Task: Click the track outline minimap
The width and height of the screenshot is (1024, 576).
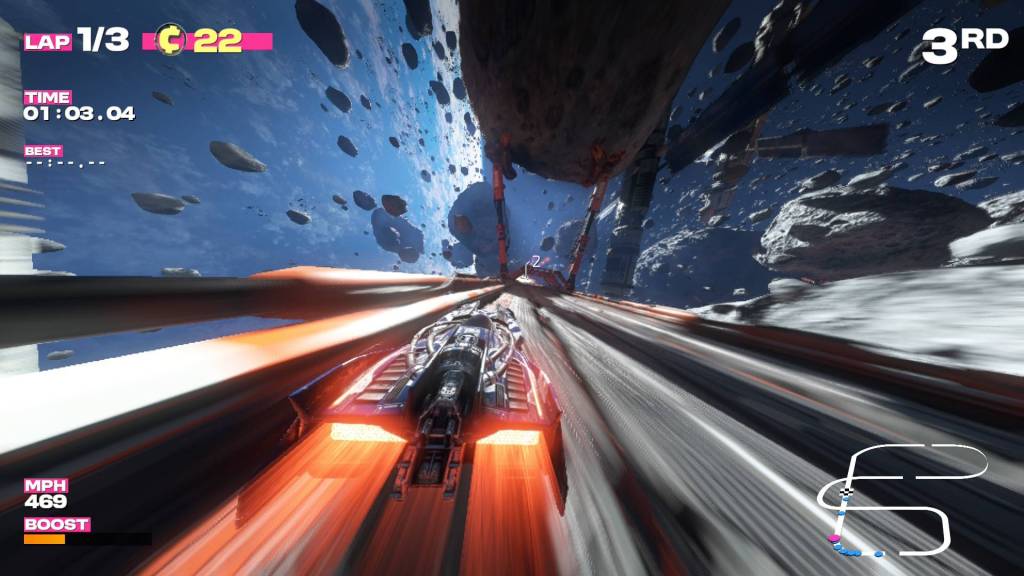Action: (900, 500)
